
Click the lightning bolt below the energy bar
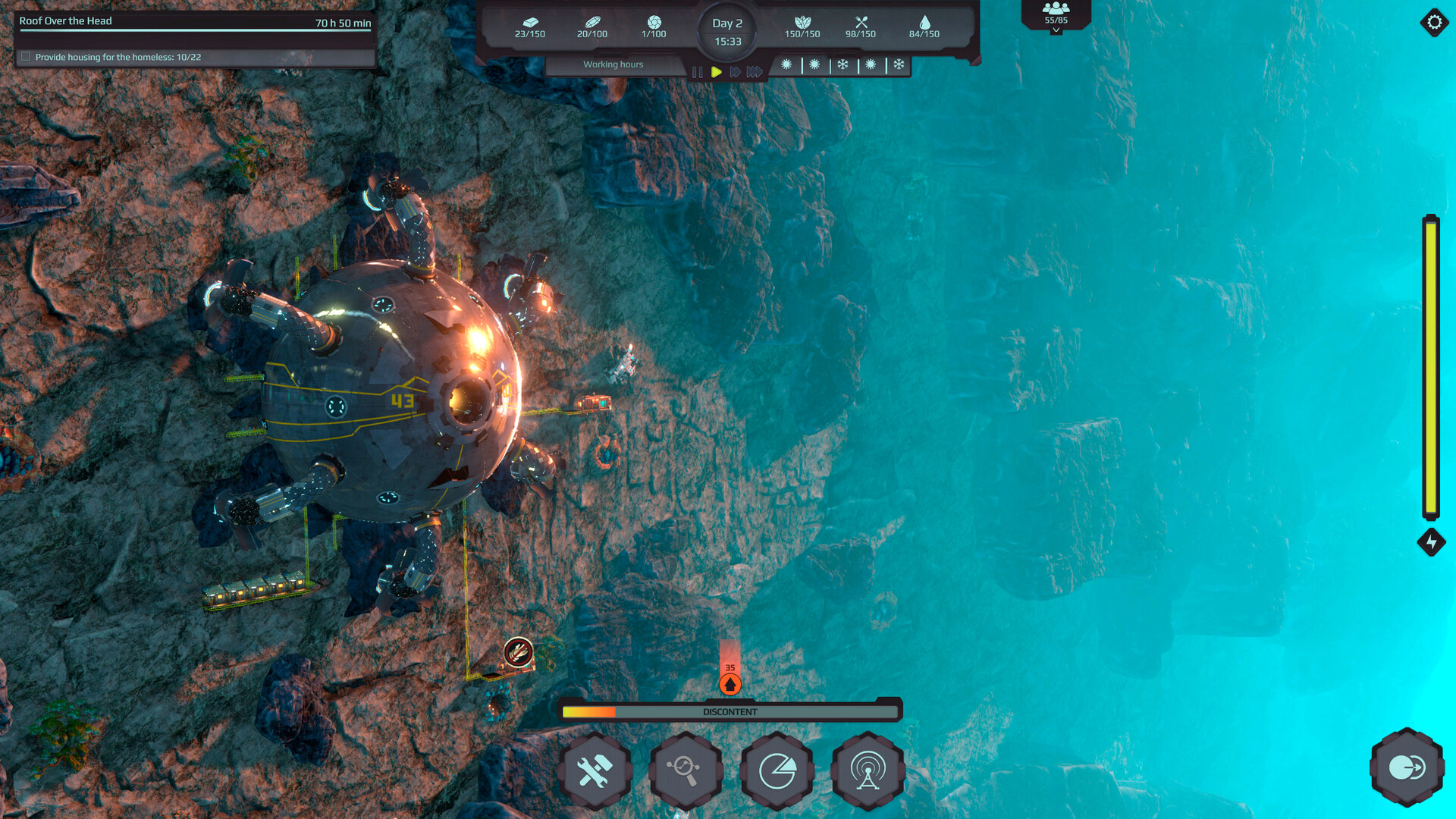1431,541
